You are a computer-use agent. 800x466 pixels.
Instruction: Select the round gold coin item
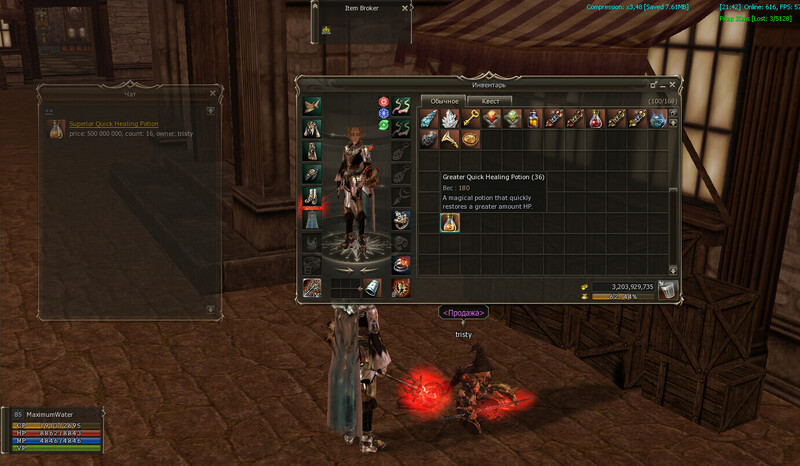coord(471,139)
